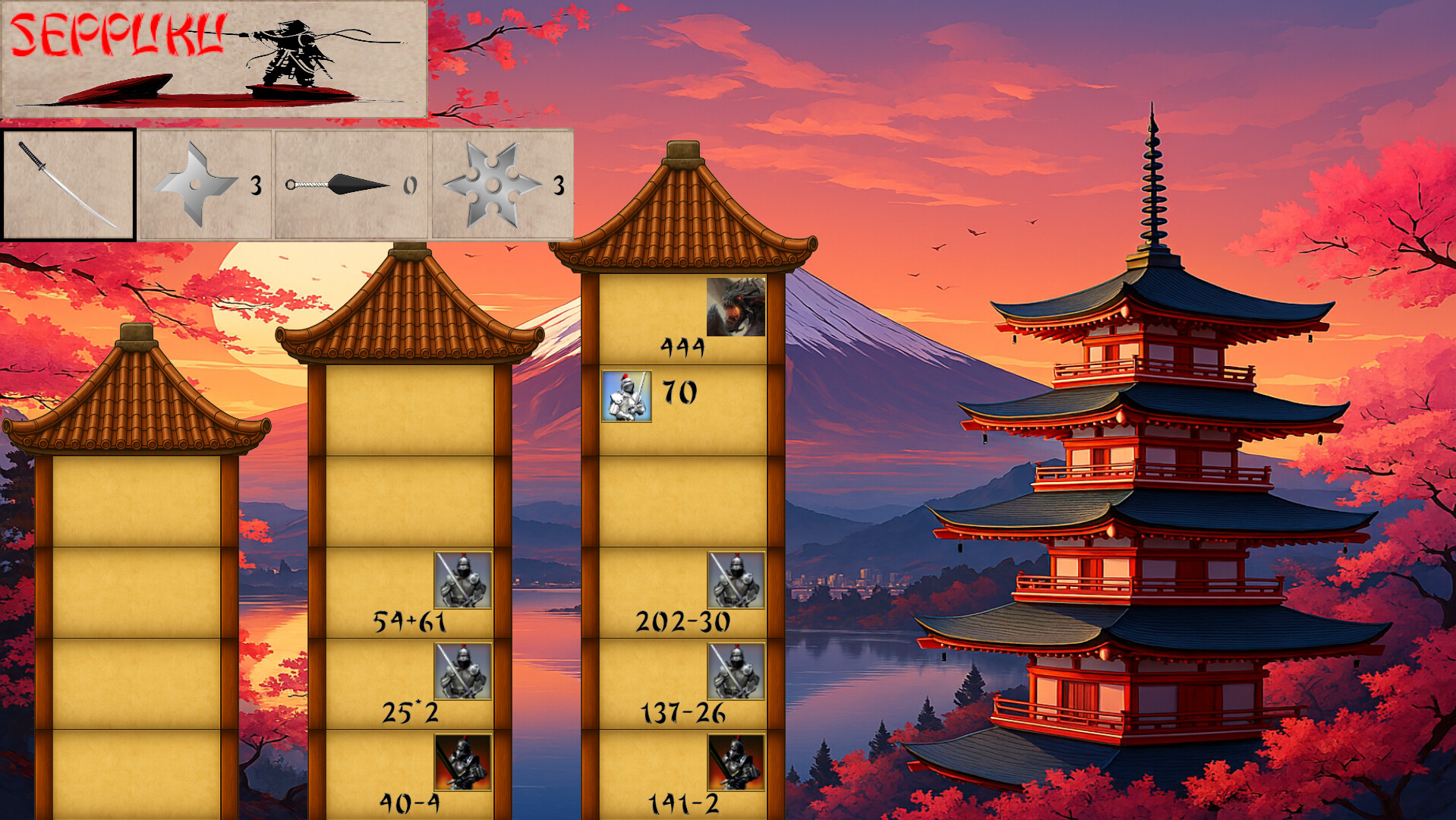Move to the knight room labeled 137-26

pos(683,684)
